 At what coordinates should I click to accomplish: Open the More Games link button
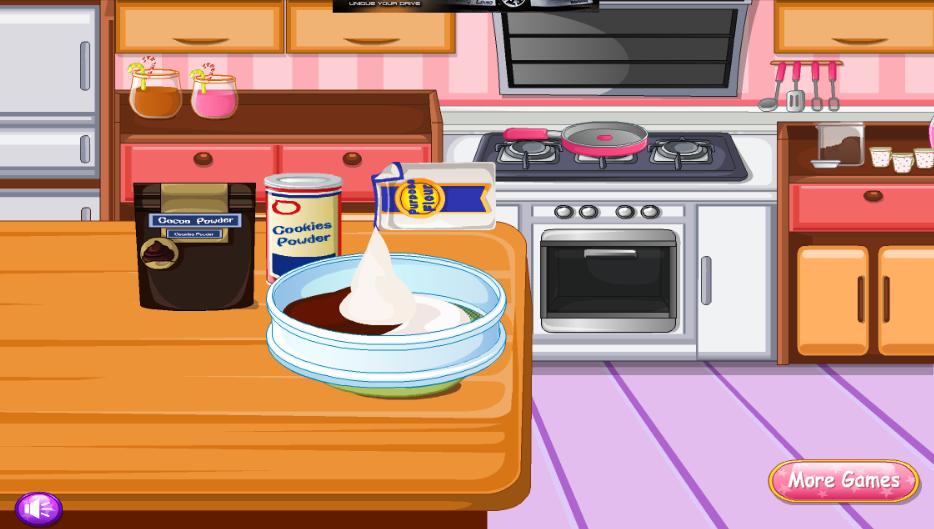pyautogui.click(x=843, y=481)
